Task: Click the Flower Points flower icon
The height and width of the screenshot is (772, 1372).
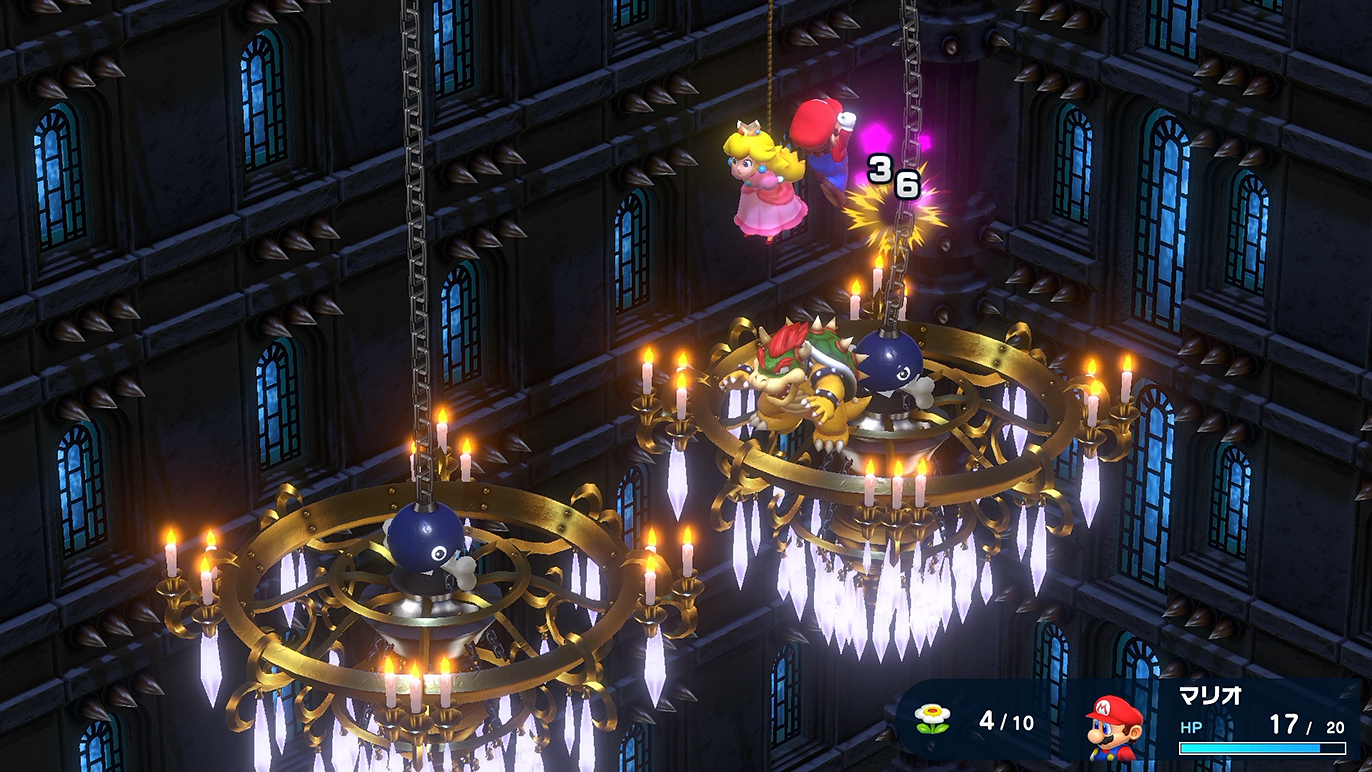Action: pyautogui.click(x=932, y=719)
